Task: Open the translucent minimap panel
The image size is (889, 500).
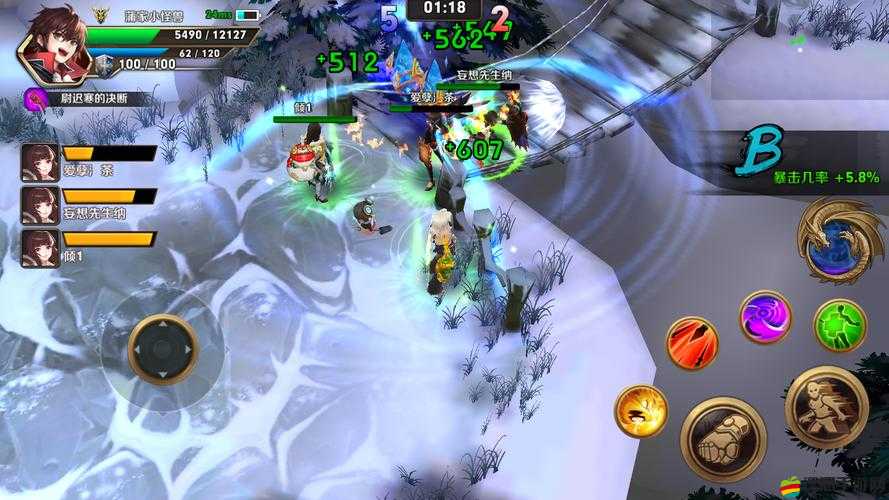Action: click(x=800, y=50)
